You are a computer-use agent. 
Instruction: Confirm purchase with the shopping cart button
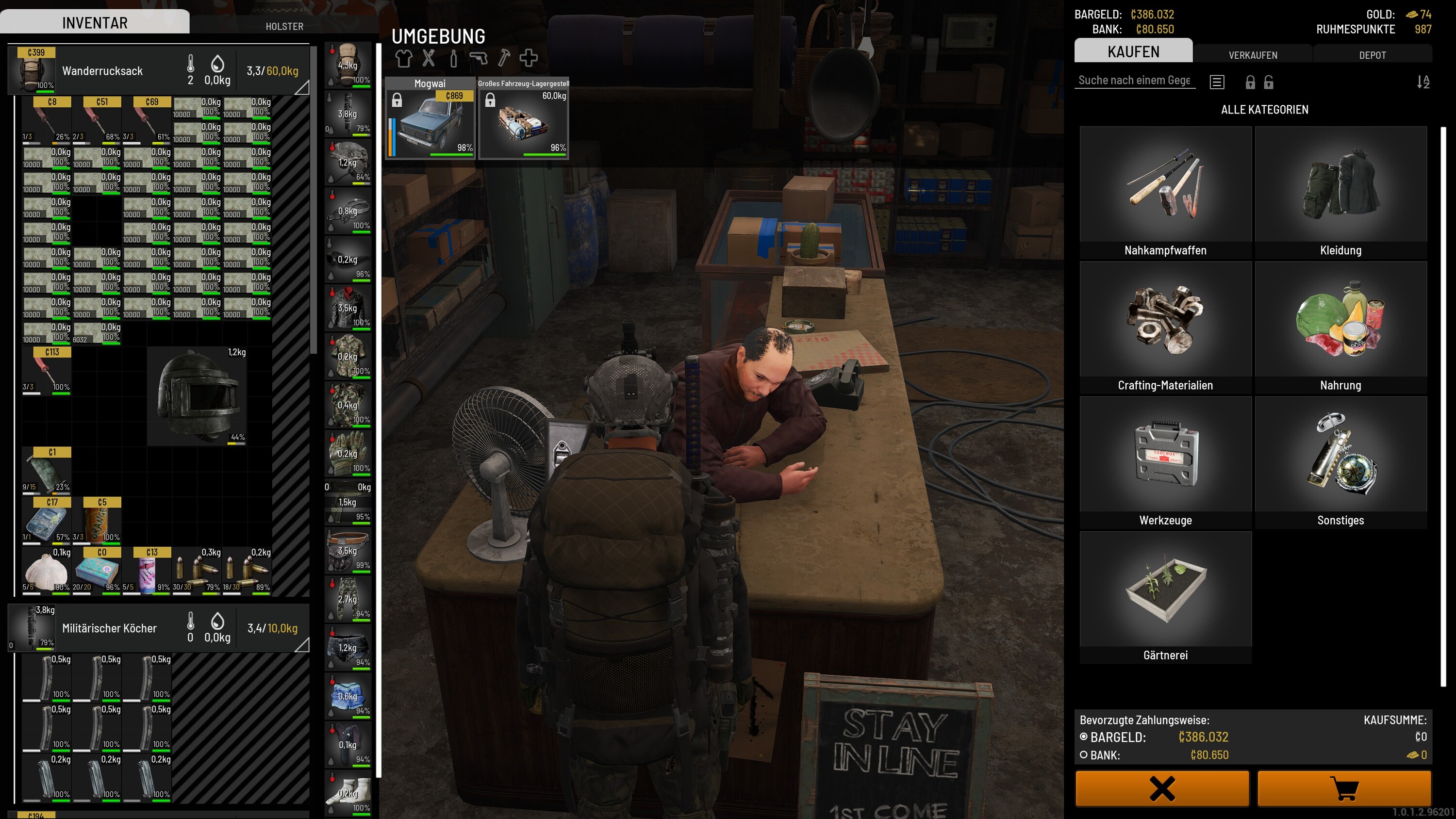[x=1344, y=788]
